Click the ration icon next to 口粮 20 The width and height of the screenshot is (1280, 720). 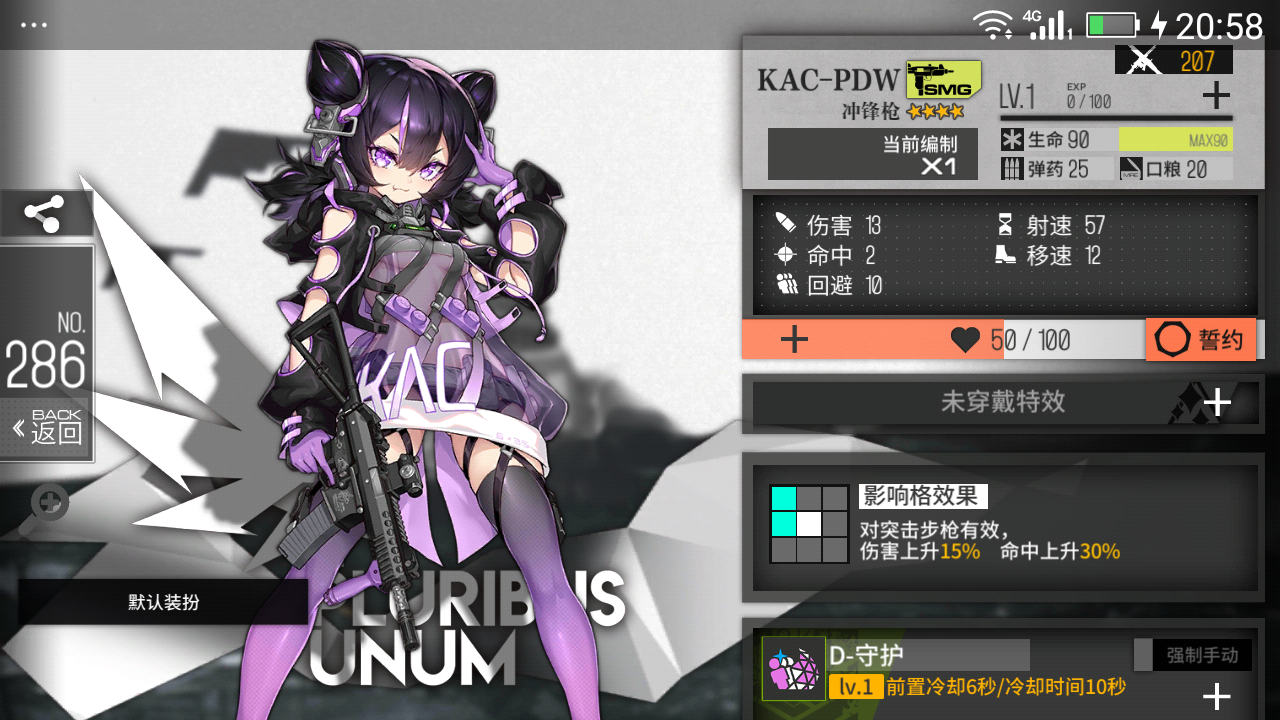1132,168
